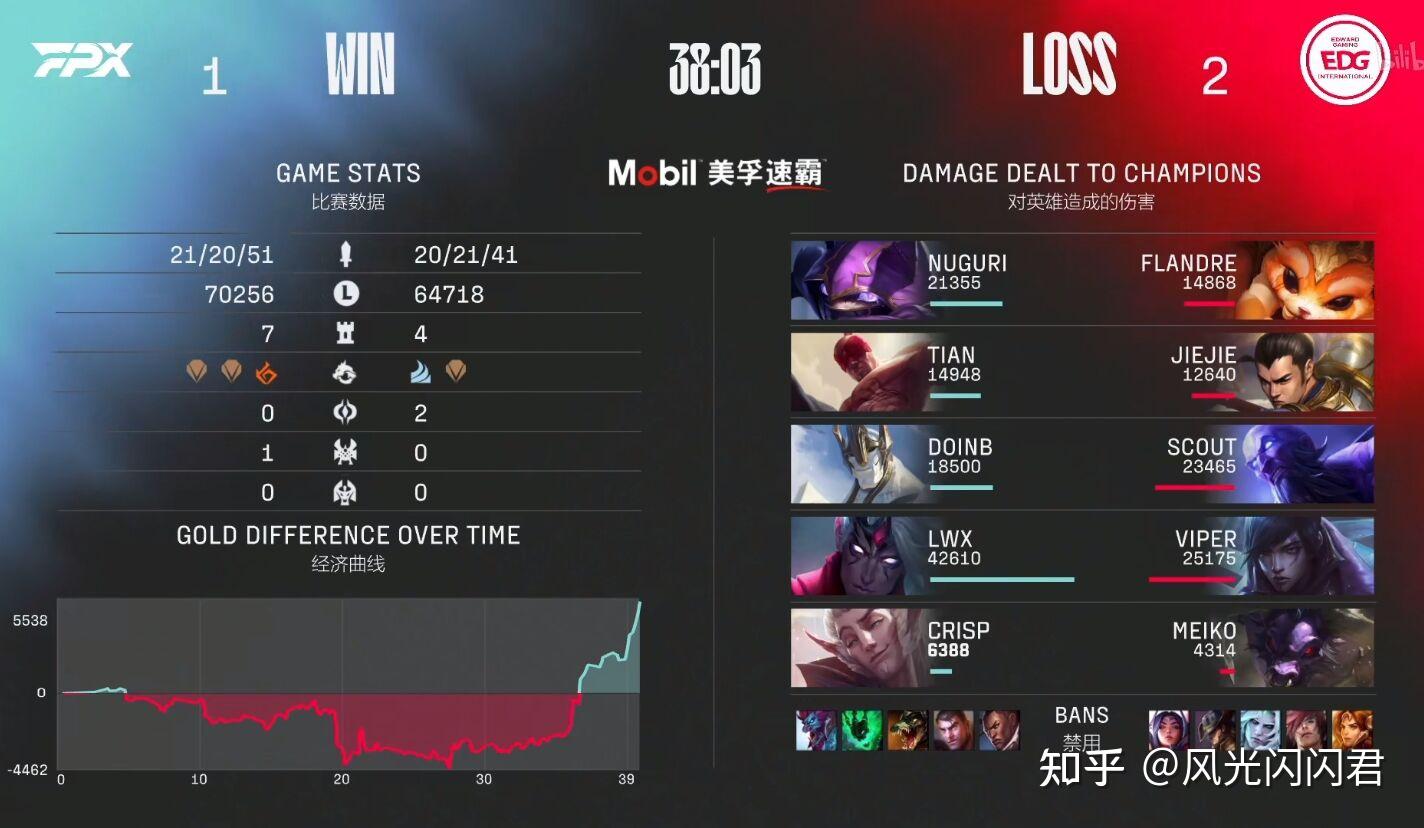Select the turrets destroyed tower icon
The width and height of the screenshot is (1424, 828).
[346, 332]
